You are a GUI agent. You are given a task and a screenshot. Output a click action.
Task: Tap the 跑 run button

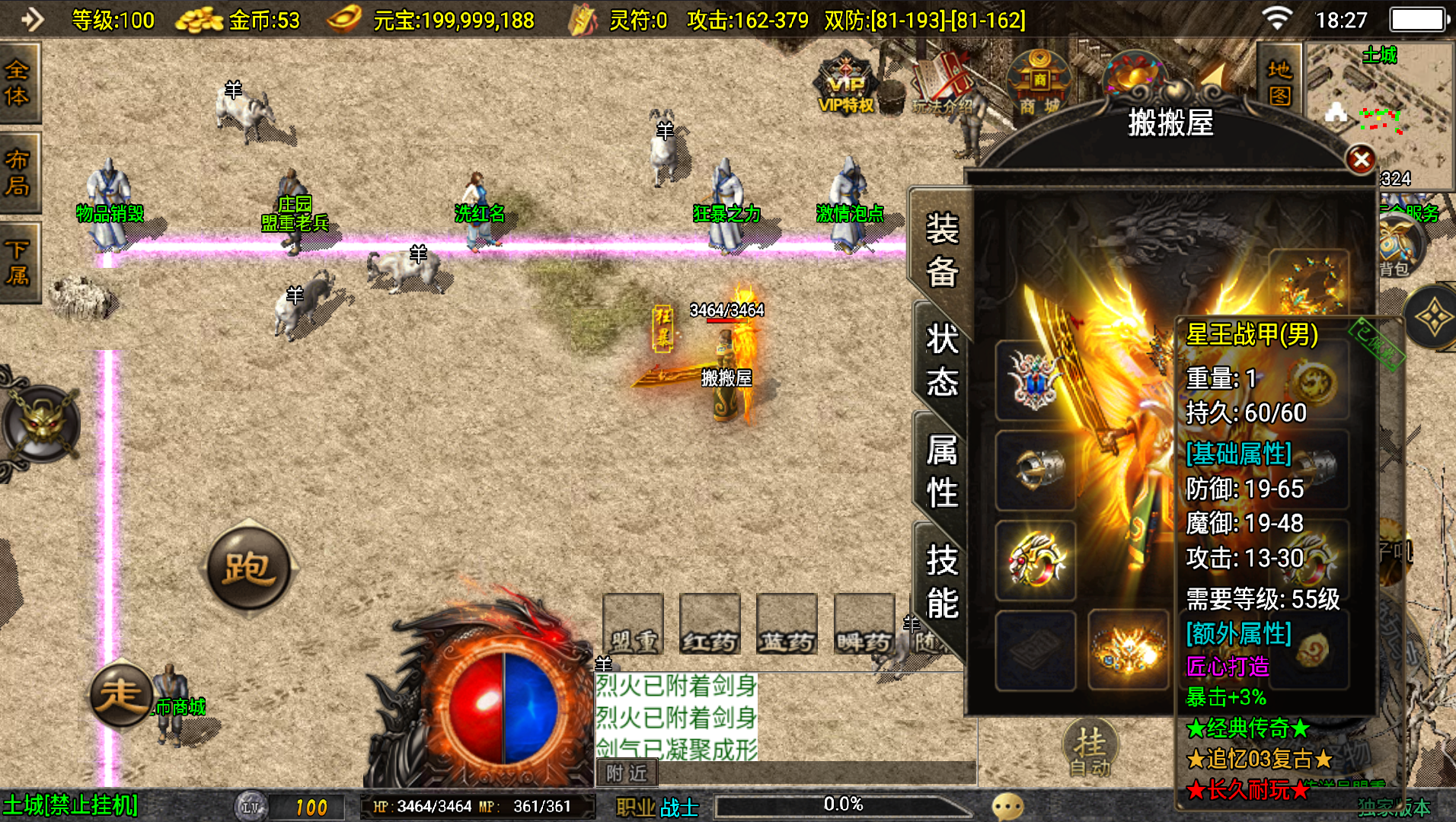(x=248, y=568)
